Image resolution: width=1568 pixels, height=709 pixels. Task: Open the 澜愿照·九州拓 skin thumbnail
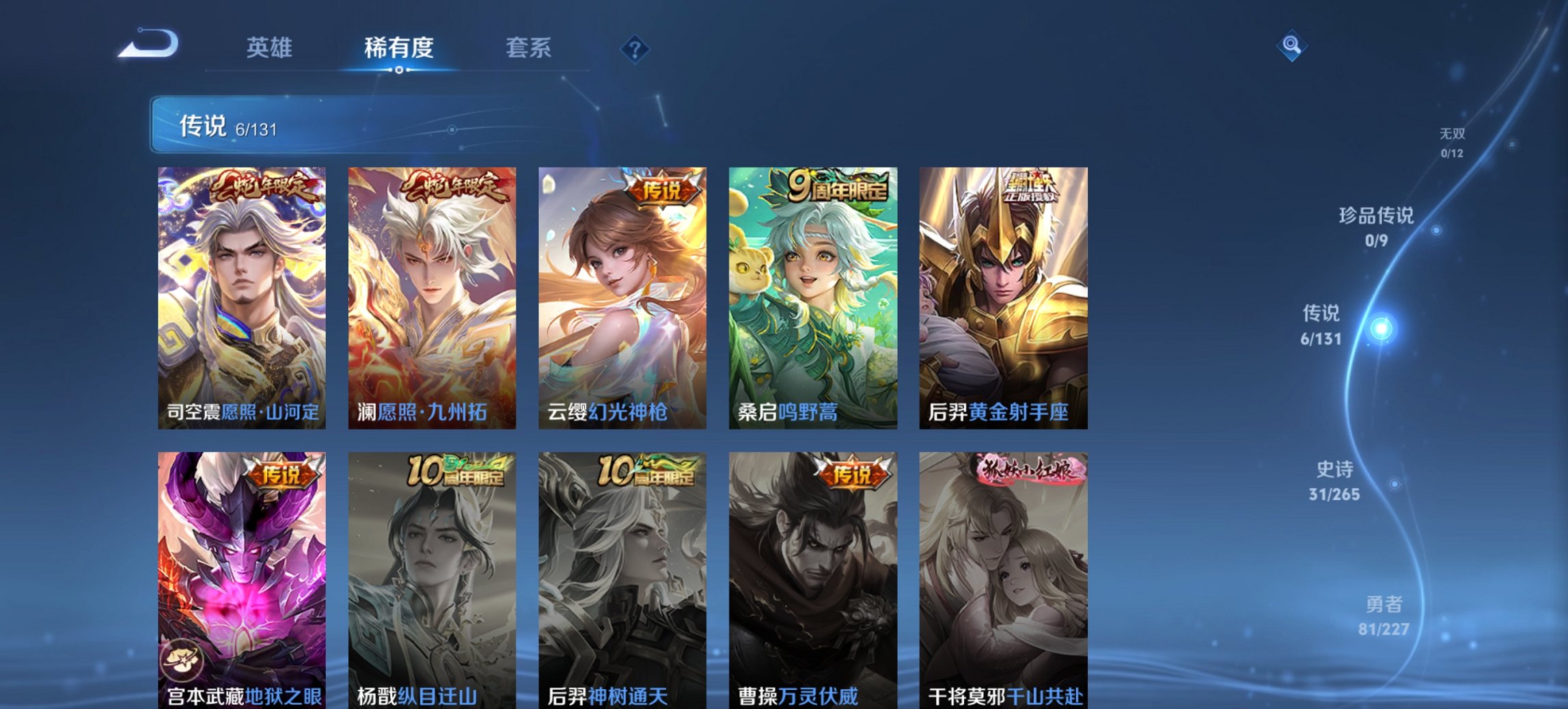tap(431, 294)
